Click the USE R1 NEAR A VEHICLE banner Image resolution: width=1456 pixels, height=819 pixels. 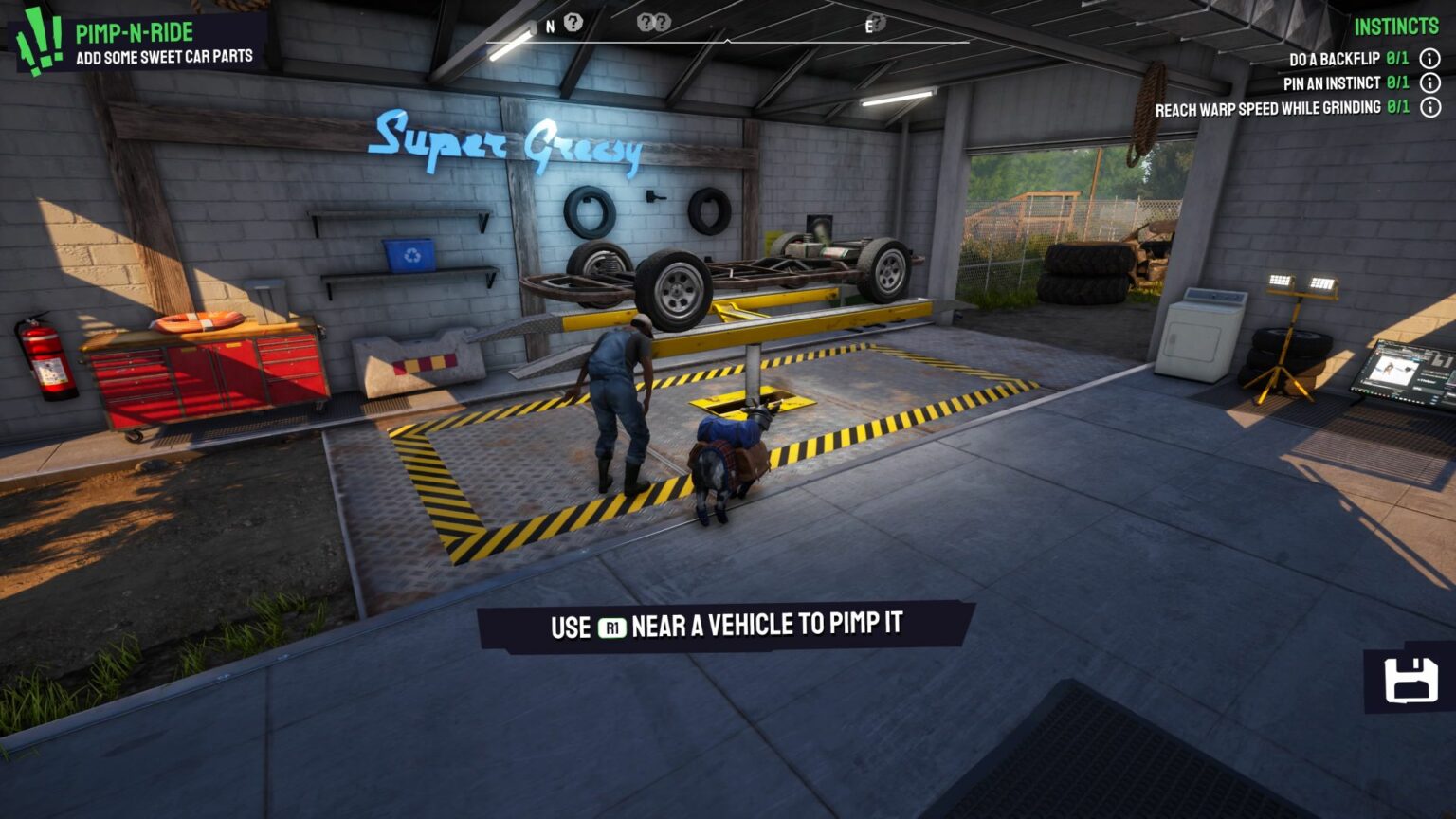point(729,626)
